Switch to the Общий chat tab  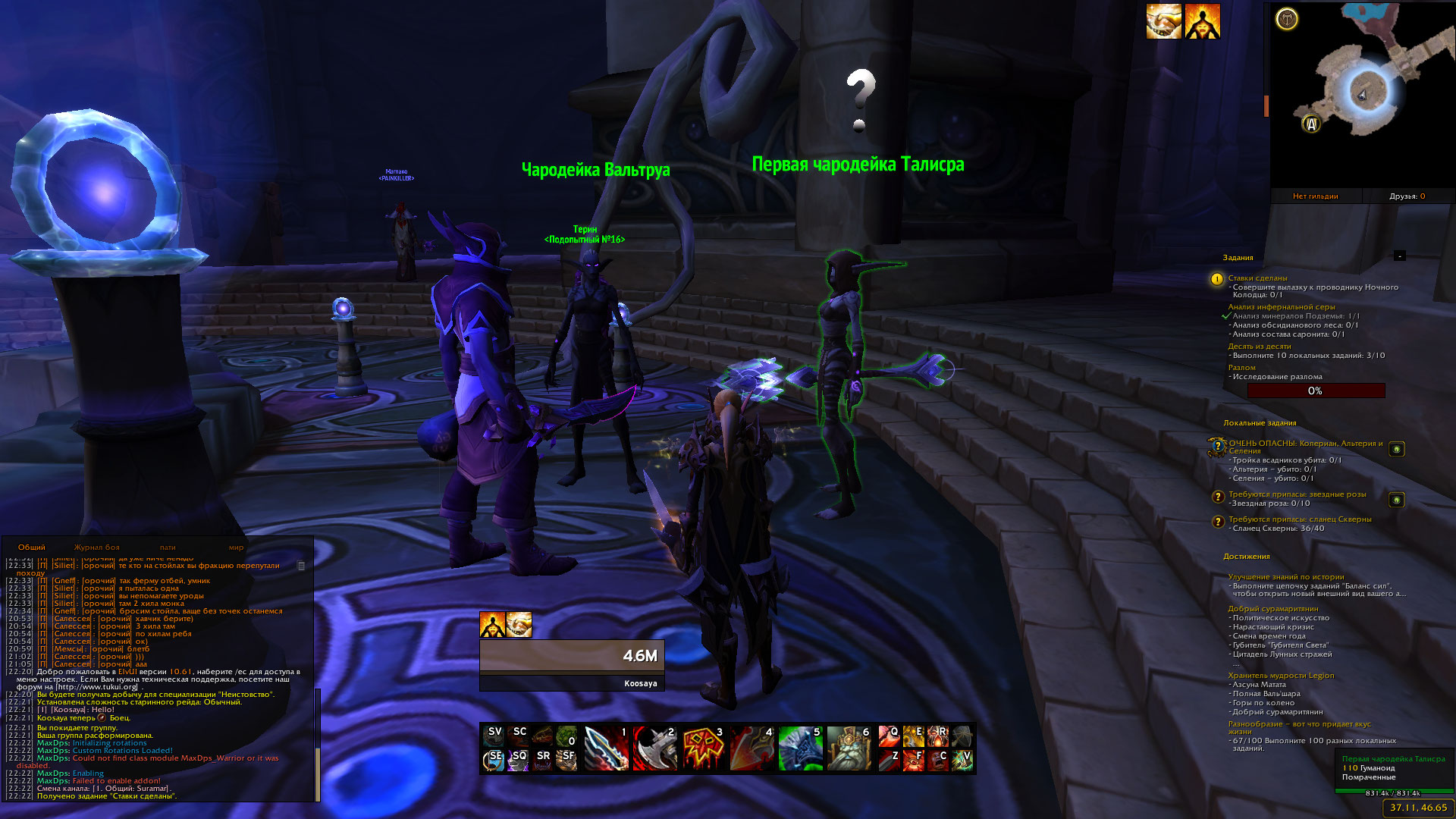click(x=32, y=548)
